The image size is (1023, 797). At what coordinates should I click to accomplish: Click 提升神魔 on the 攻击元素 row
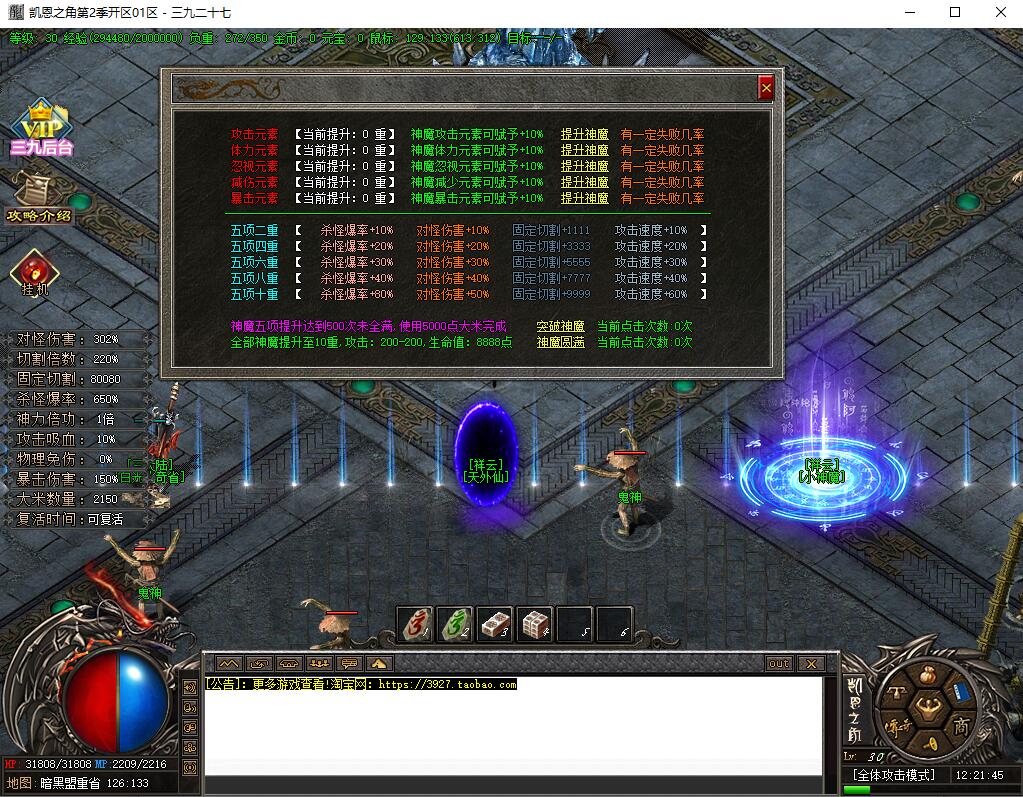point(584,134)
